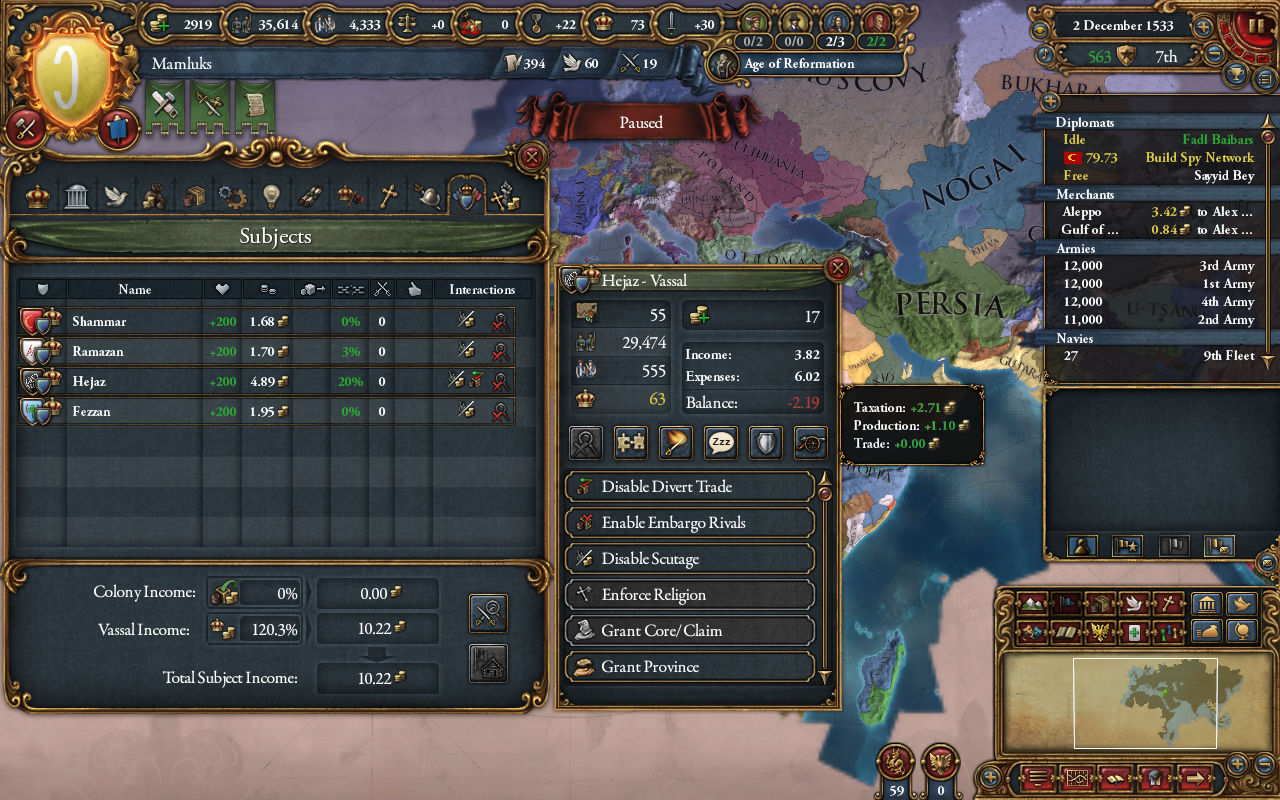Image resolution: width=1280 pixels, height=800 pixels.
Task: Click Grant Core/Claim for Hejaz
Action: [x=689, y=630]
